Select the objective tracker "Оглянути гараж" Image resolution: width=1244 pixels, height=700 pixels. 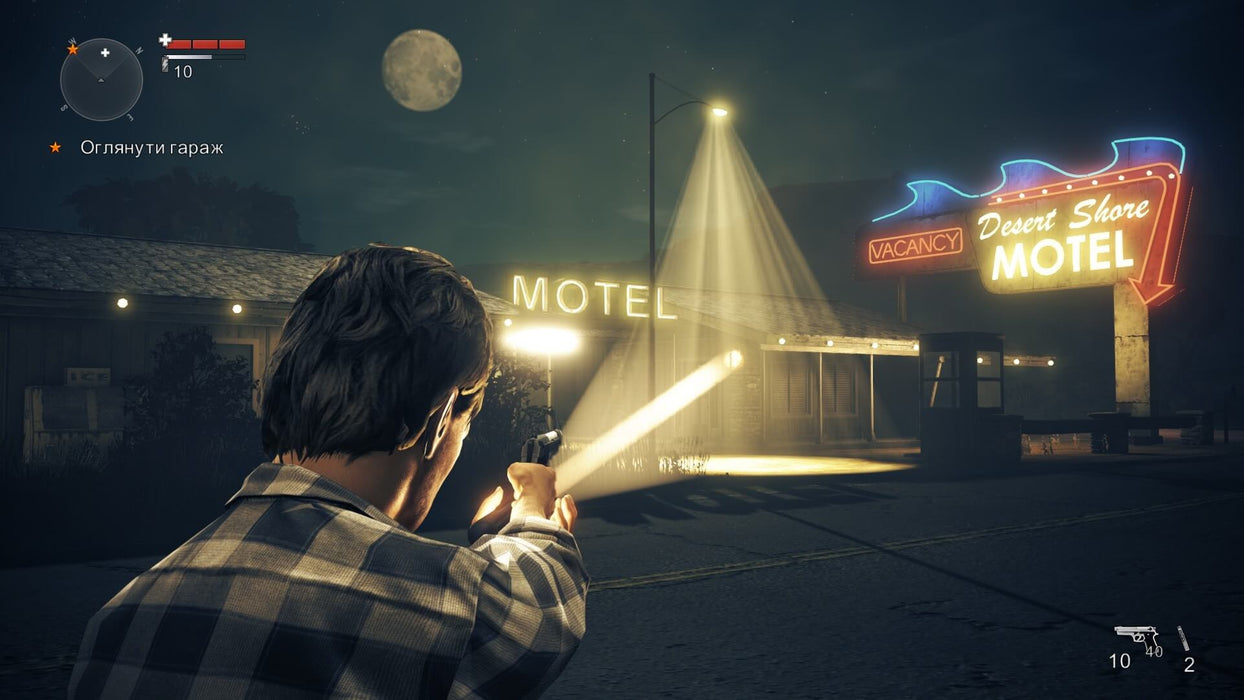point(151,148)
